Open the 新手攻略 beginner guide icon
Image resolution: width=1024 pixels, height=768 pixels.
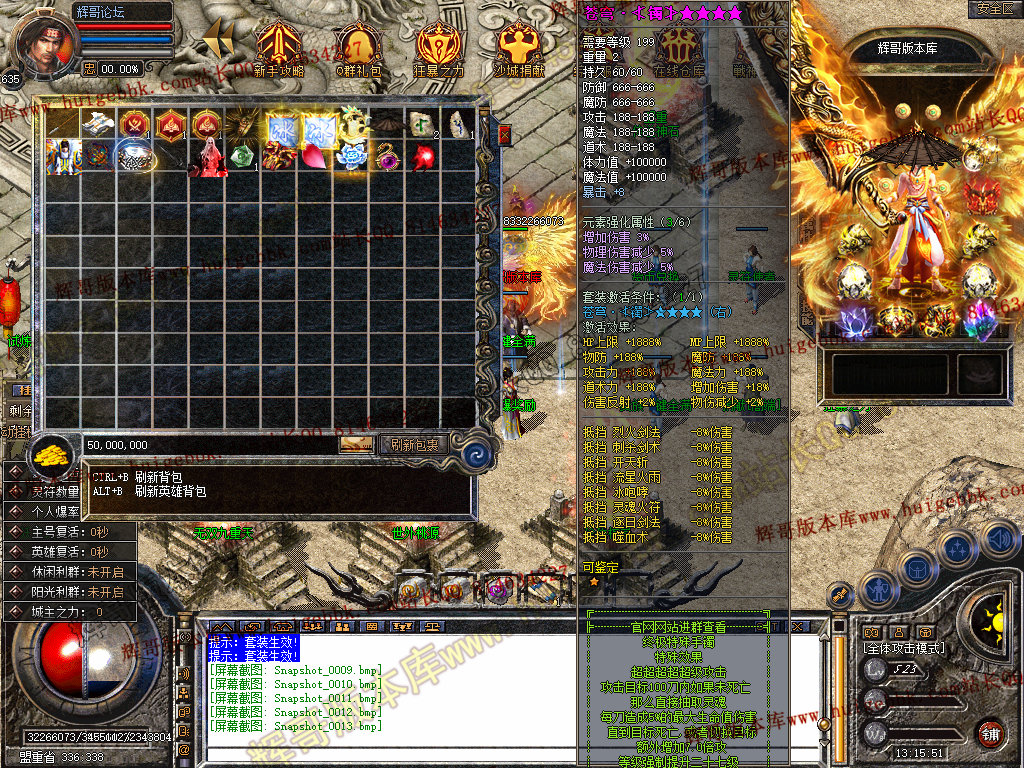pos(279,48)
